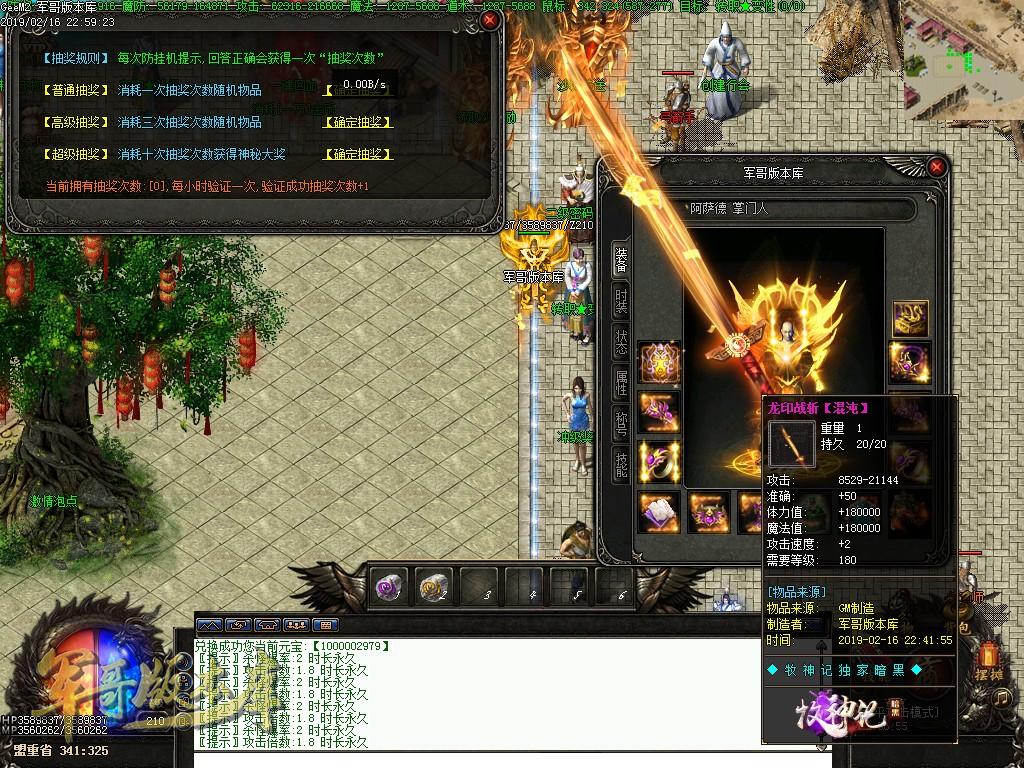The height and width of the screenshot is (768, 1024).
Task: View the 技能 skills tab
Action: (621, 464)
